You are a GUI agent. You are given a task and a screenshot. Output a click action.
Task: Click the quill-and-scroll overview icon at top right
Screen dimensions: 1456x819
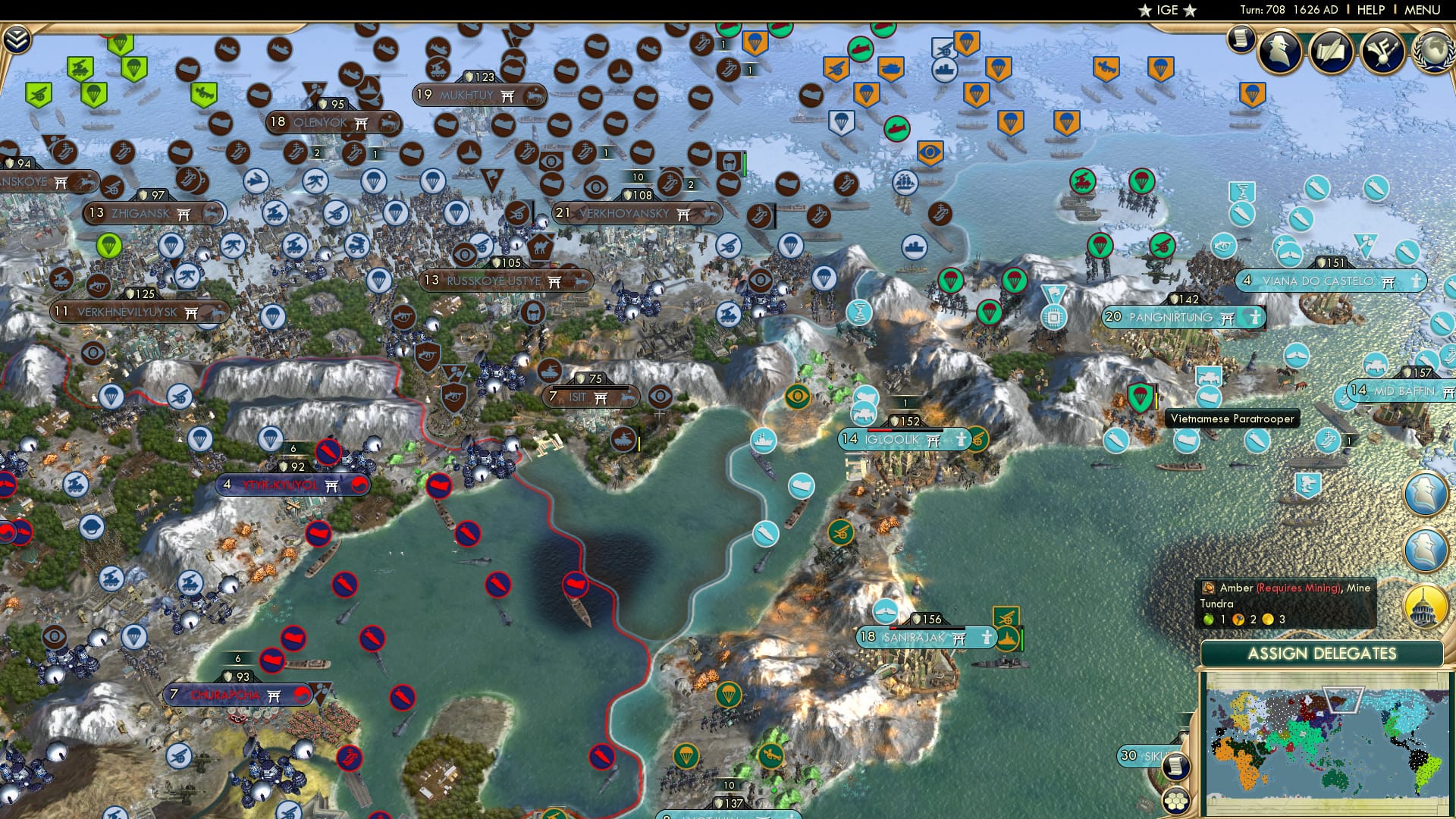pos(1331,53)
